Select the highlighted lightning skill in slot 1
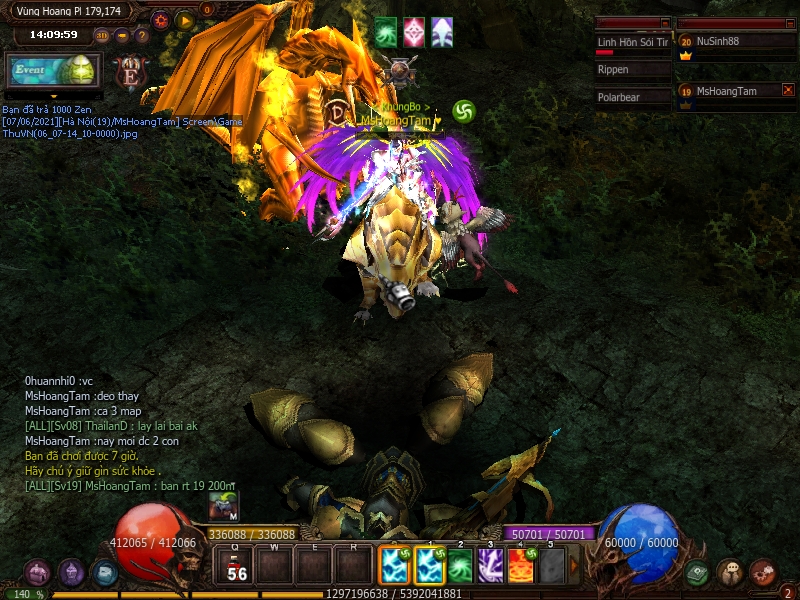 [x=429, y=566]
